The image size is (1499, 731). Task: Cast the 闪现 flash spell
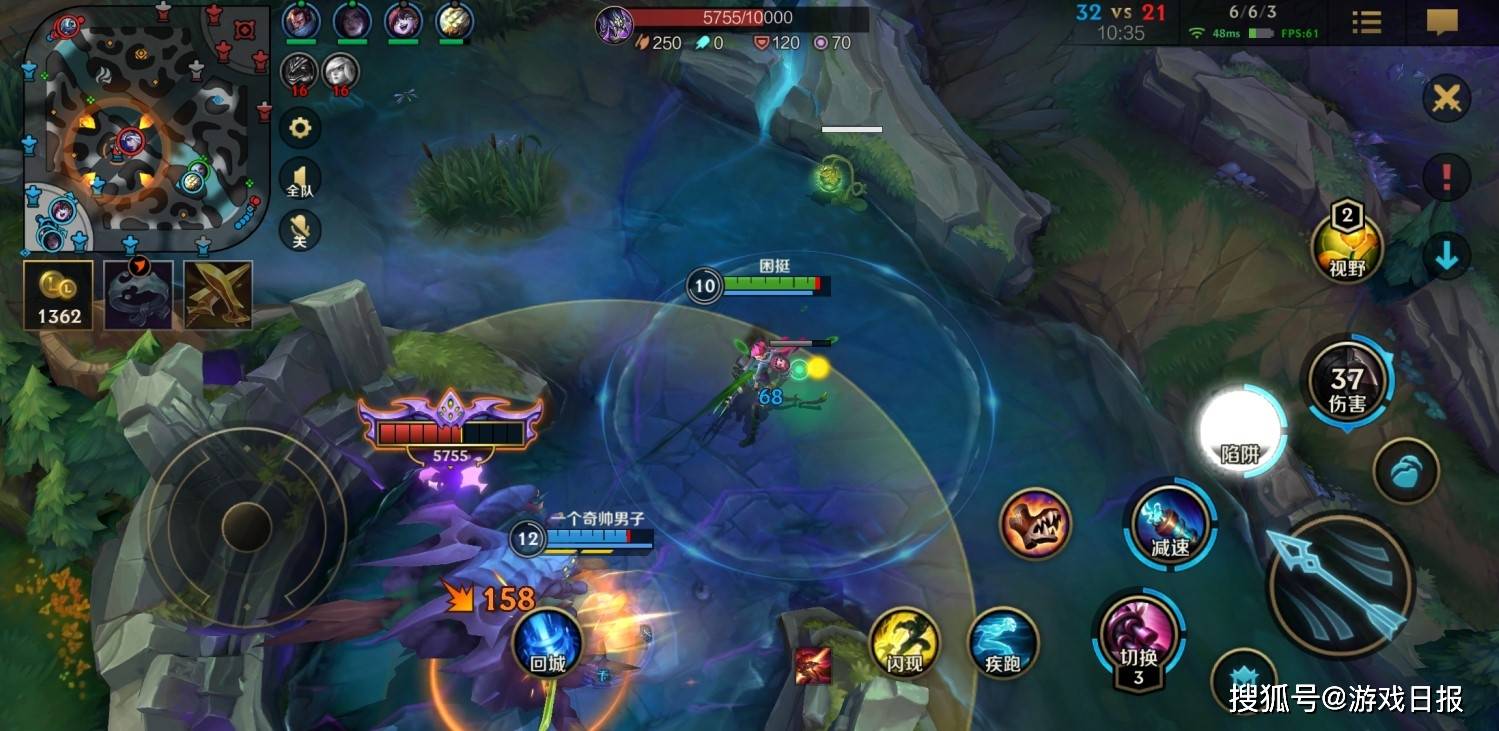pyautogui.click(x=904, y=643)
